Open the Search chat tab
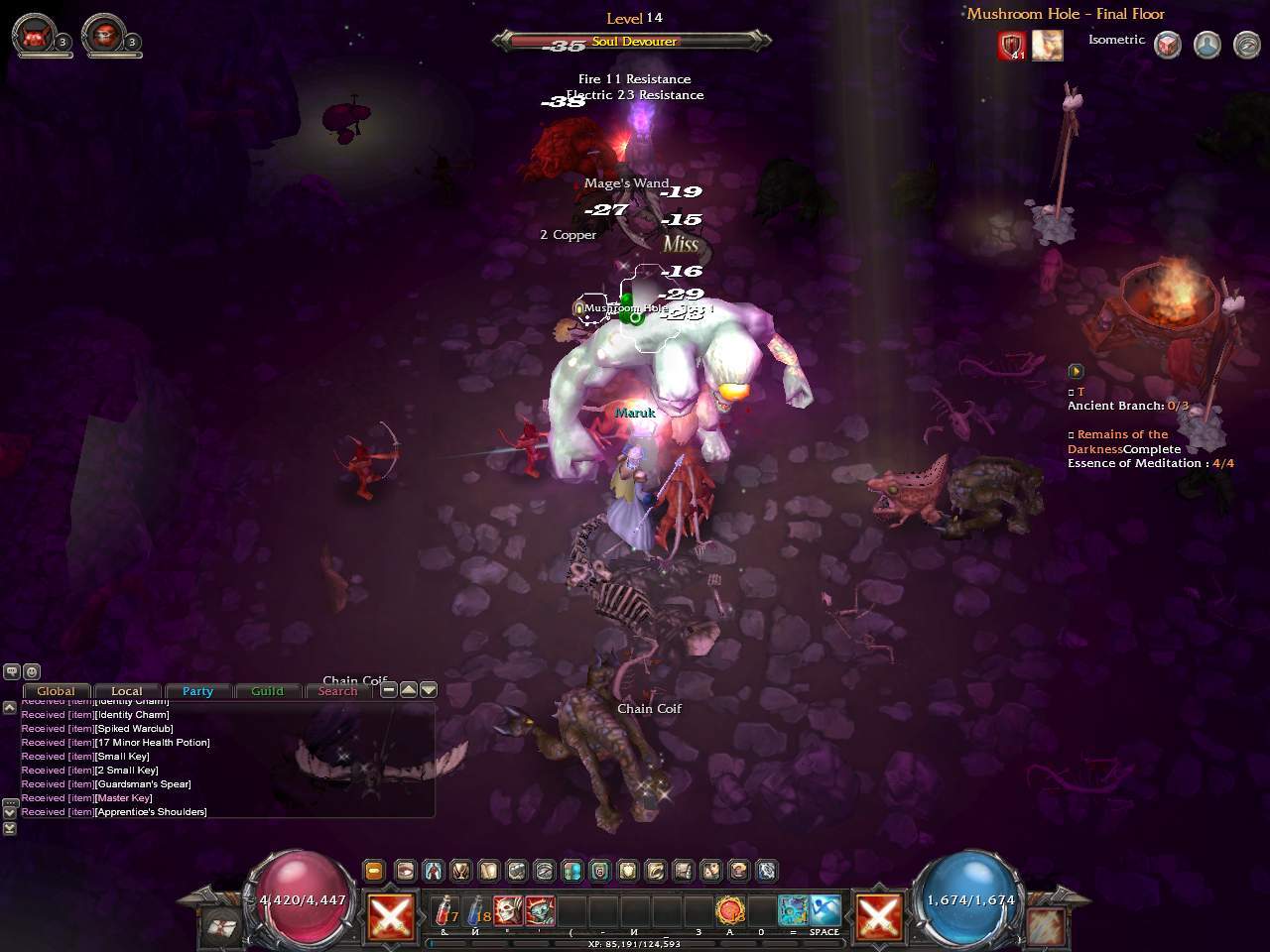 pos(337,691)
